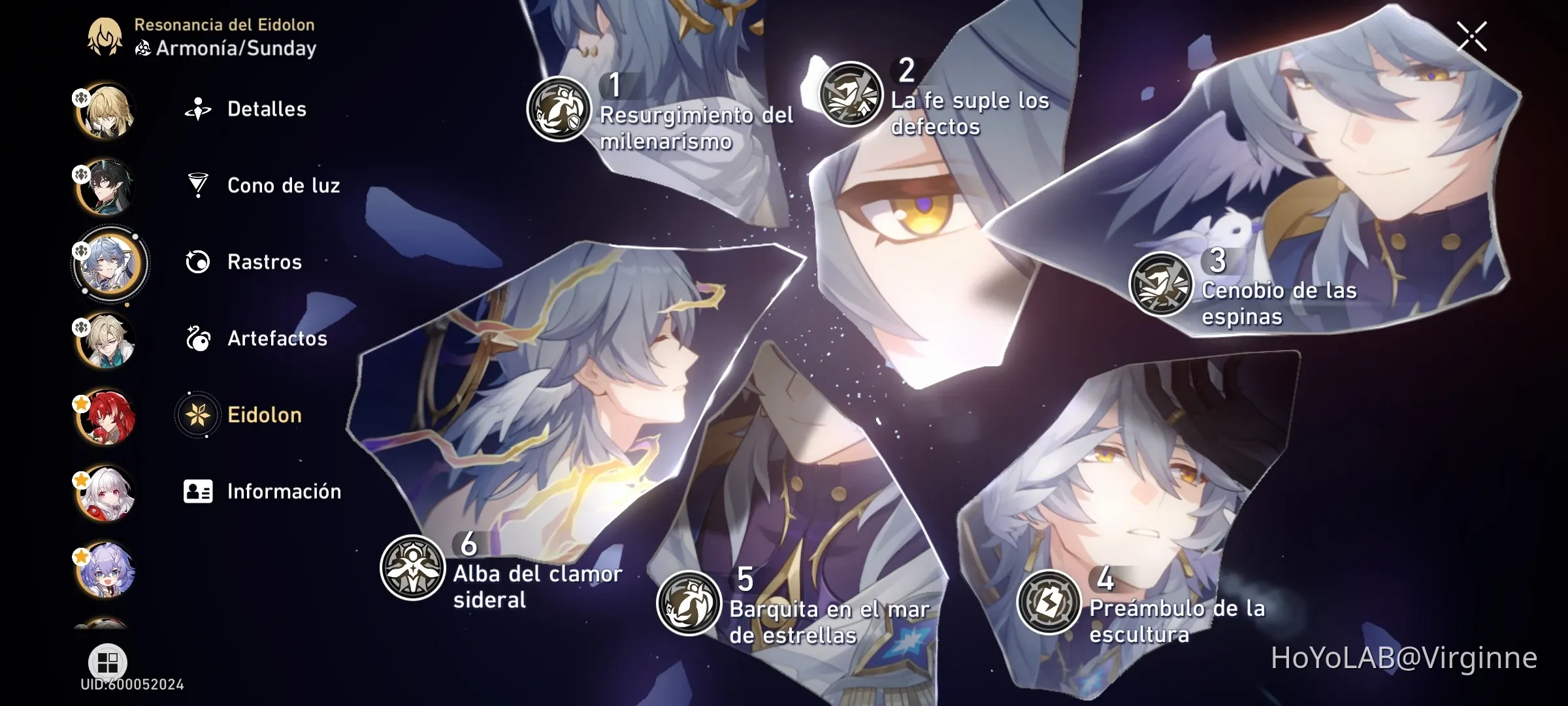Expand the Eidolon menu entry
Viewport: 1568px width, 706px height.
pos(263,414)
